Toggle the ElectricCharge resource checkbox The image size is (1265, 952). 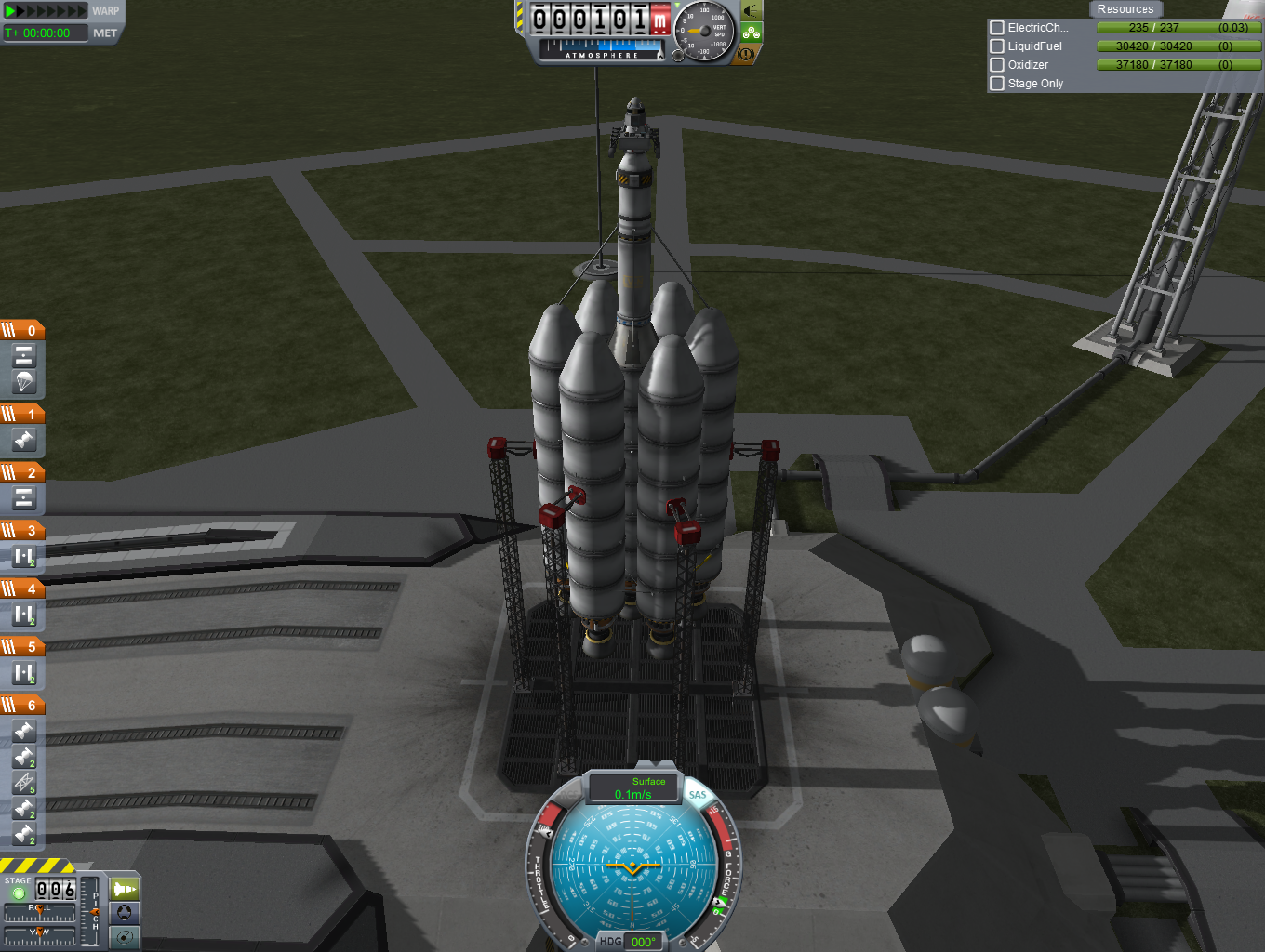997,28
